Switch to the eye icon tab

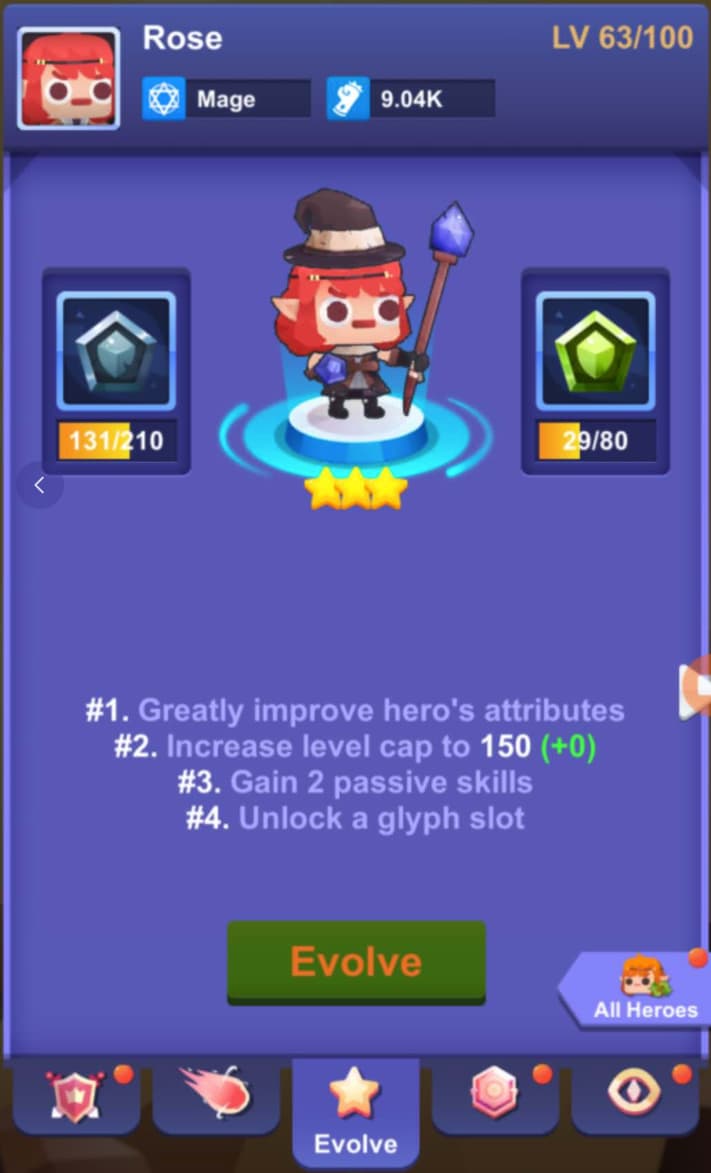635,1094
